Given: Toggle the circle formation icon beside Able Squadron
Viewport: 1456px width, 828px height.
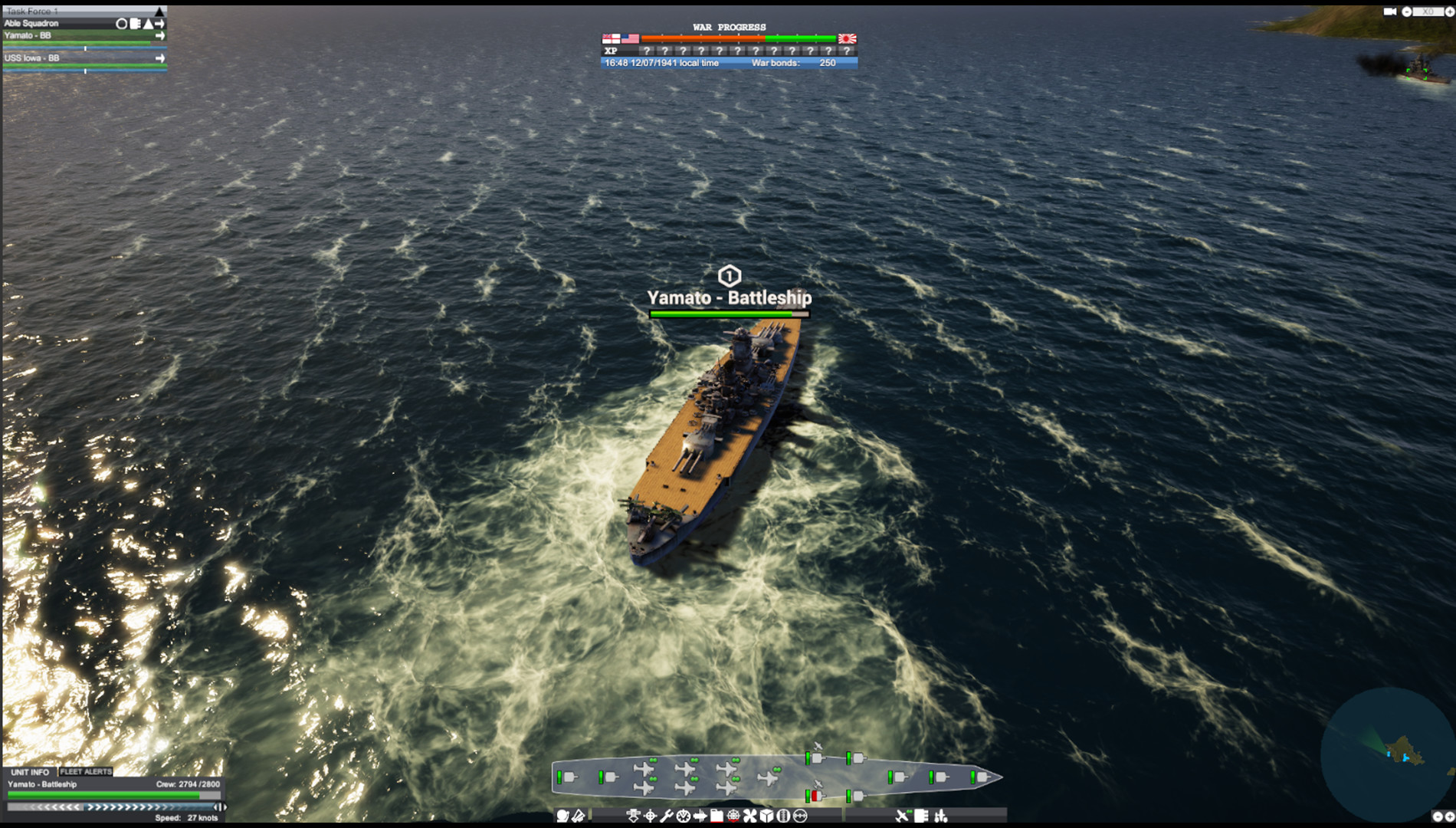Looking at the screenshot, I should click(x=121, y=23).
